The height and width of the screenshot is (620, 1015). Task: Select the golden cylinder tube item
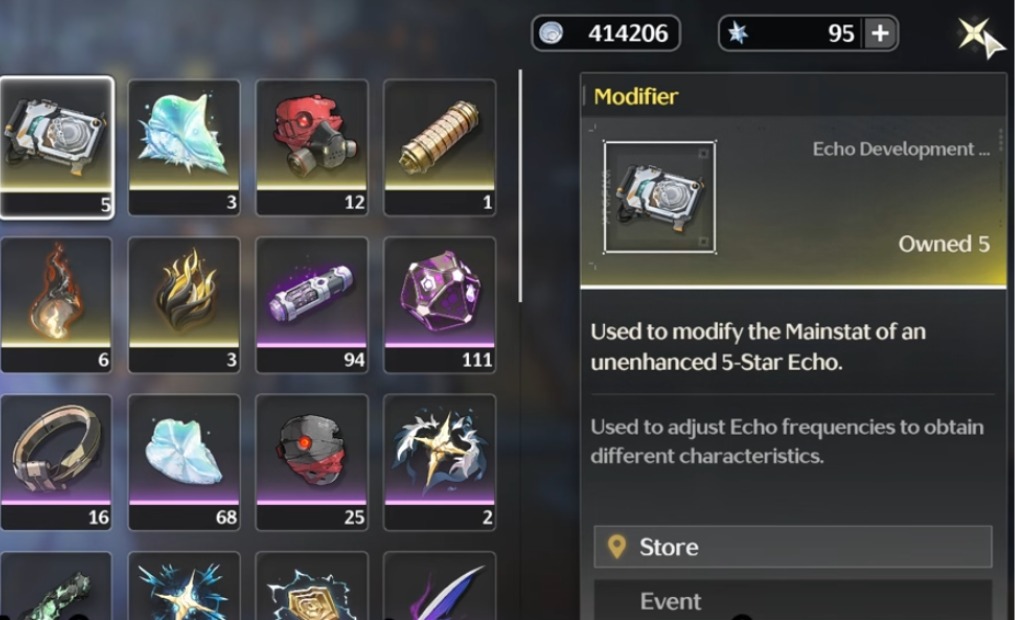tap(440, 146)
